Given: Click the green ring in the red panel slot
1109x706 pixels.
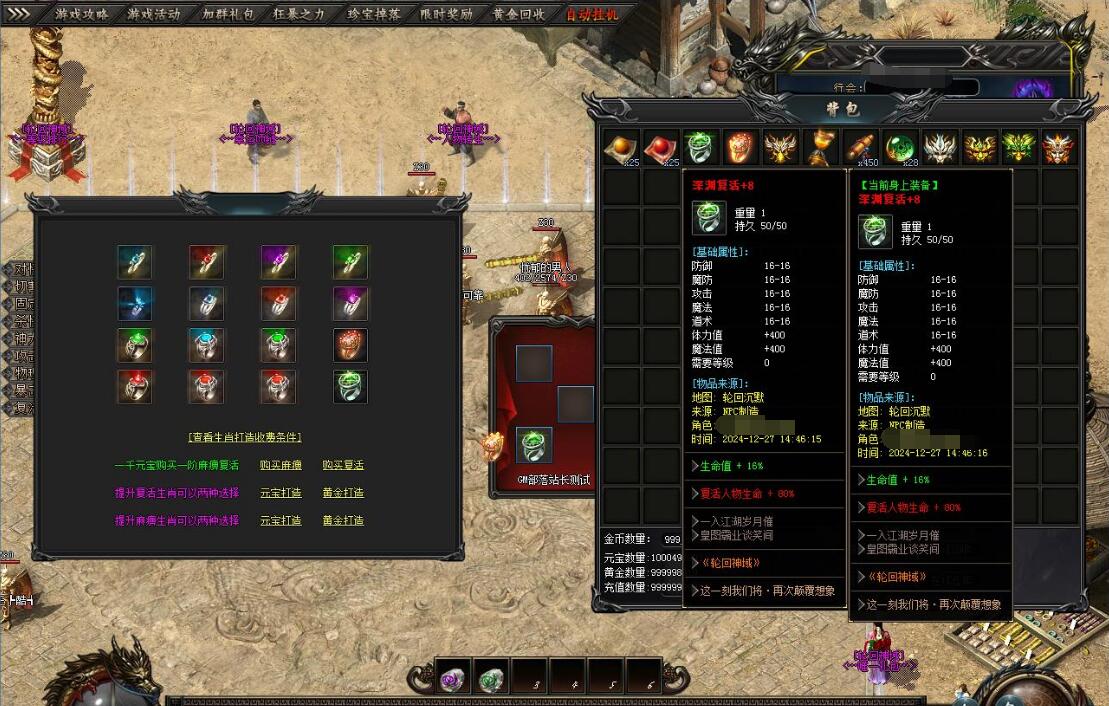Looking at the screenshot, I should 534,445.
